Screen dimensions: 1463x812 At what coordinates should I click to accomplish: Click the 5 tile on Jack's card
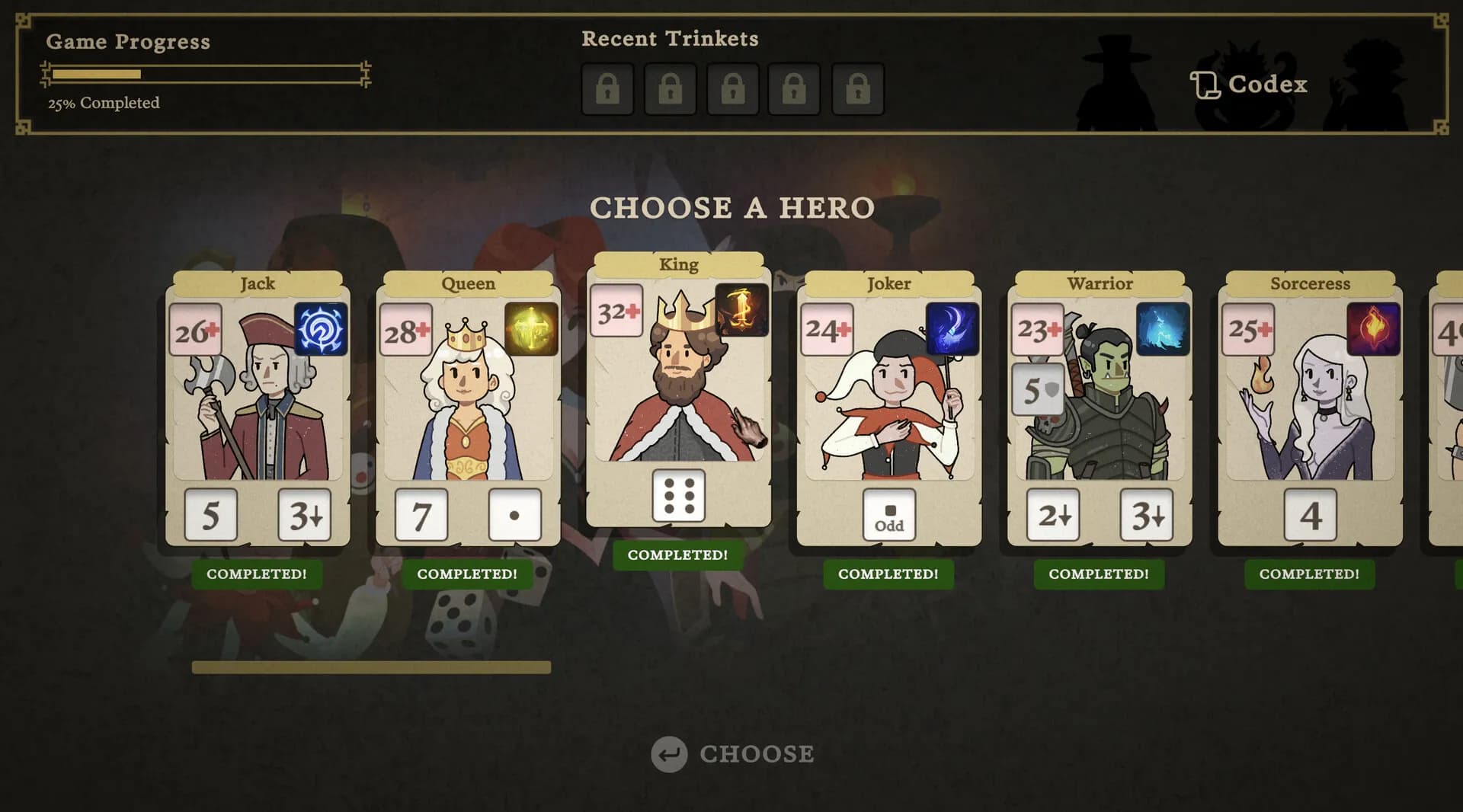(x=211, y=514)
